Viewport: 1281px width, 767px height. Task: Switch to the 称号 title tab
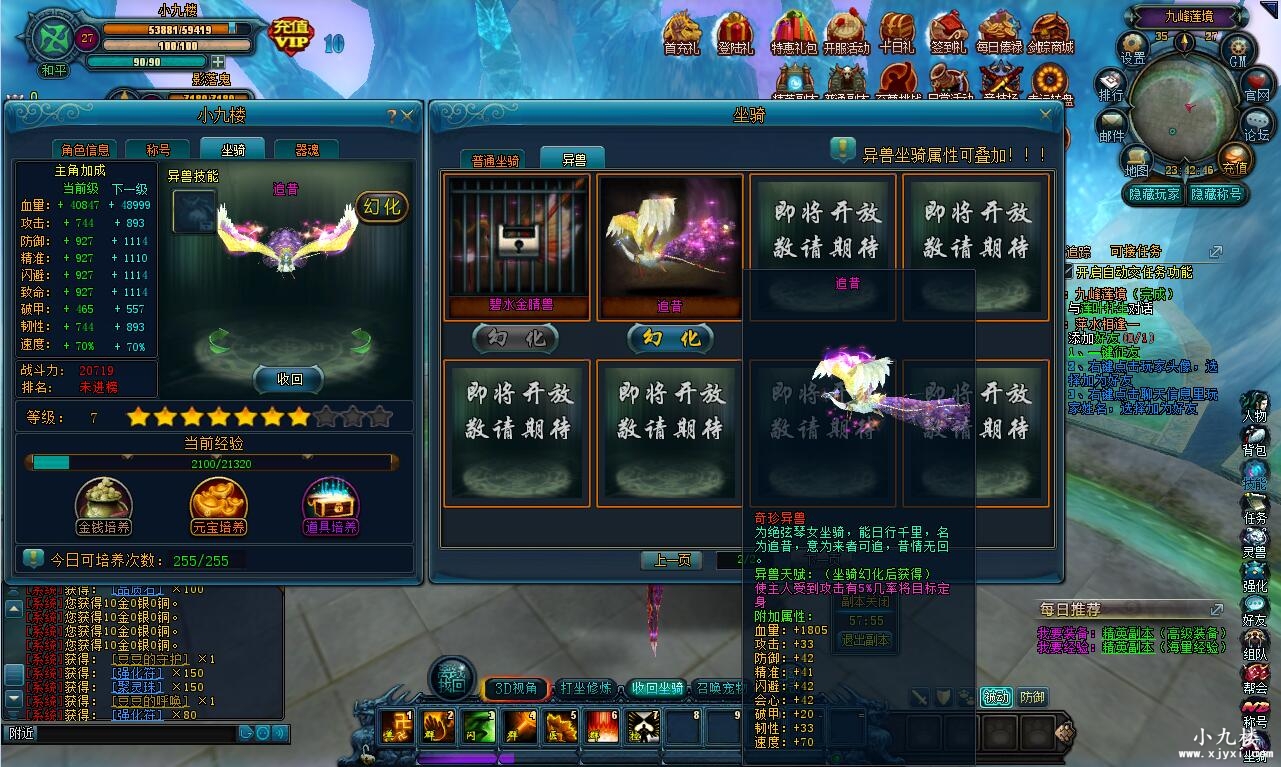(x=158, y=150)
